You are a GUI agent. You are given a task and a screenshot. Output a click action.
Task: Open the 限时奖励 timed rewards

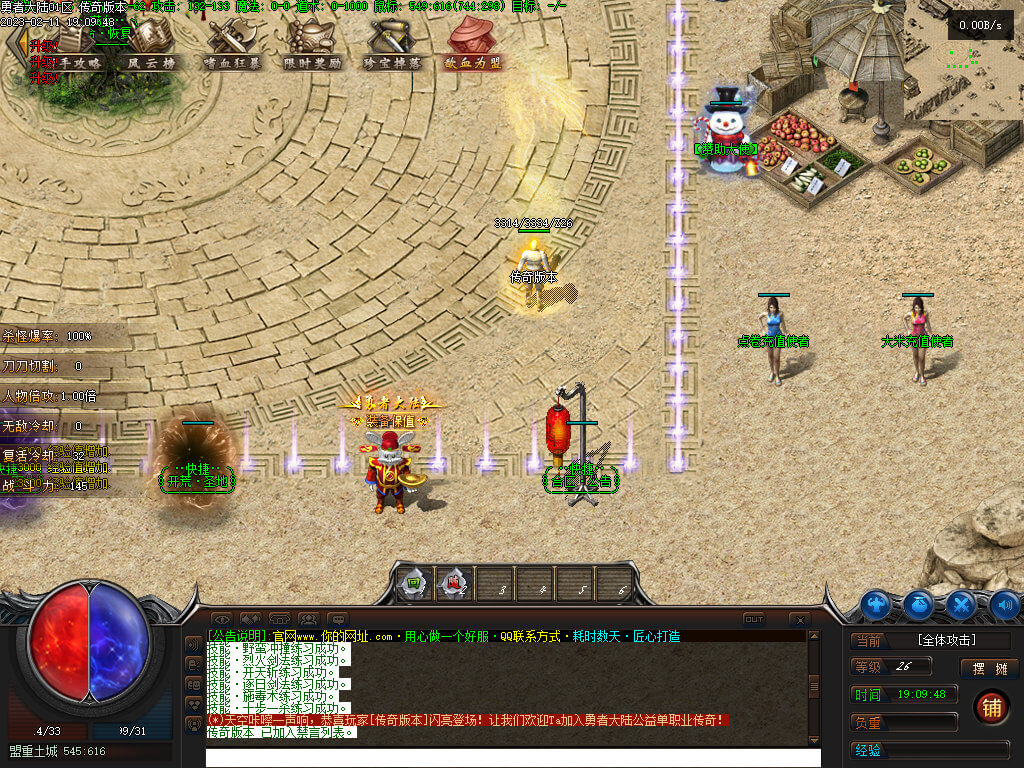click(x=311, y=43)
